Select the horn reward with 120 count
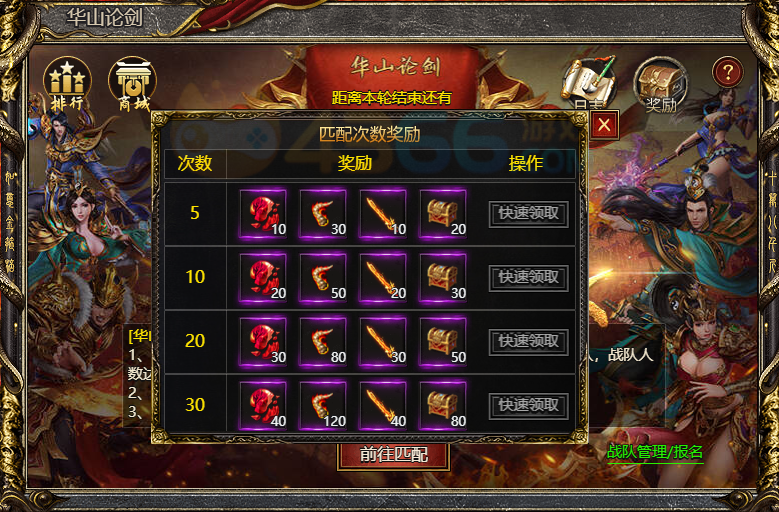The height and width of the screenshot is (512, 779). 323,405
